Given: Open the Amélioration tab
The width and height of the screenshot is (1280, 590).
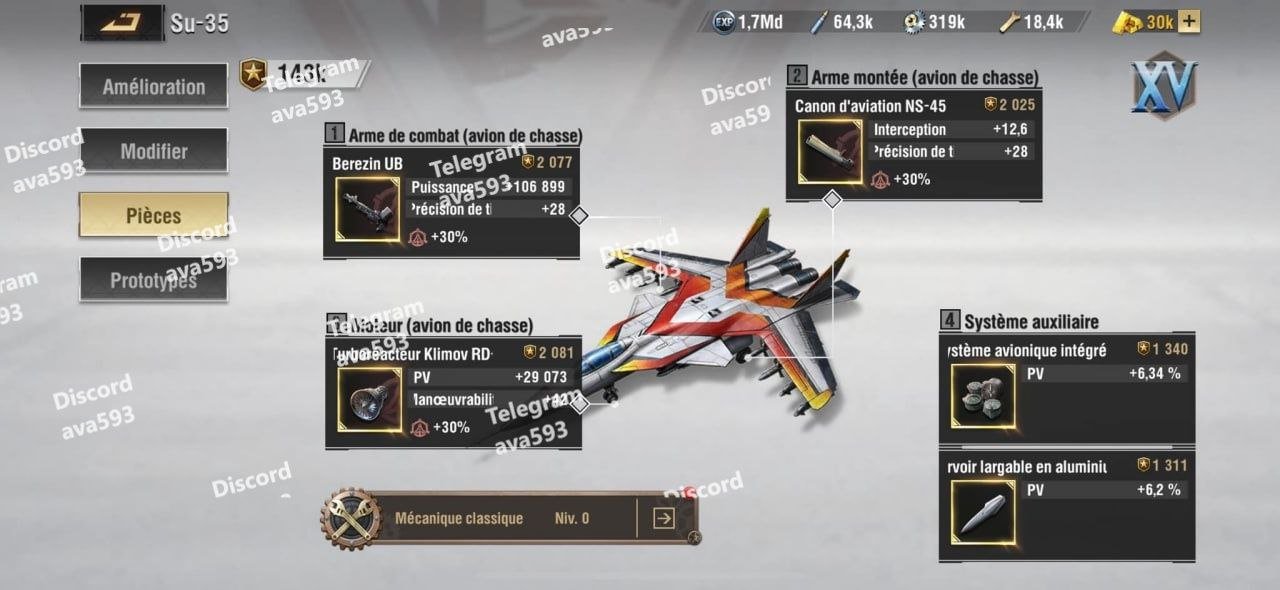Looking at the screenshot, I should (x=153, y=87).
